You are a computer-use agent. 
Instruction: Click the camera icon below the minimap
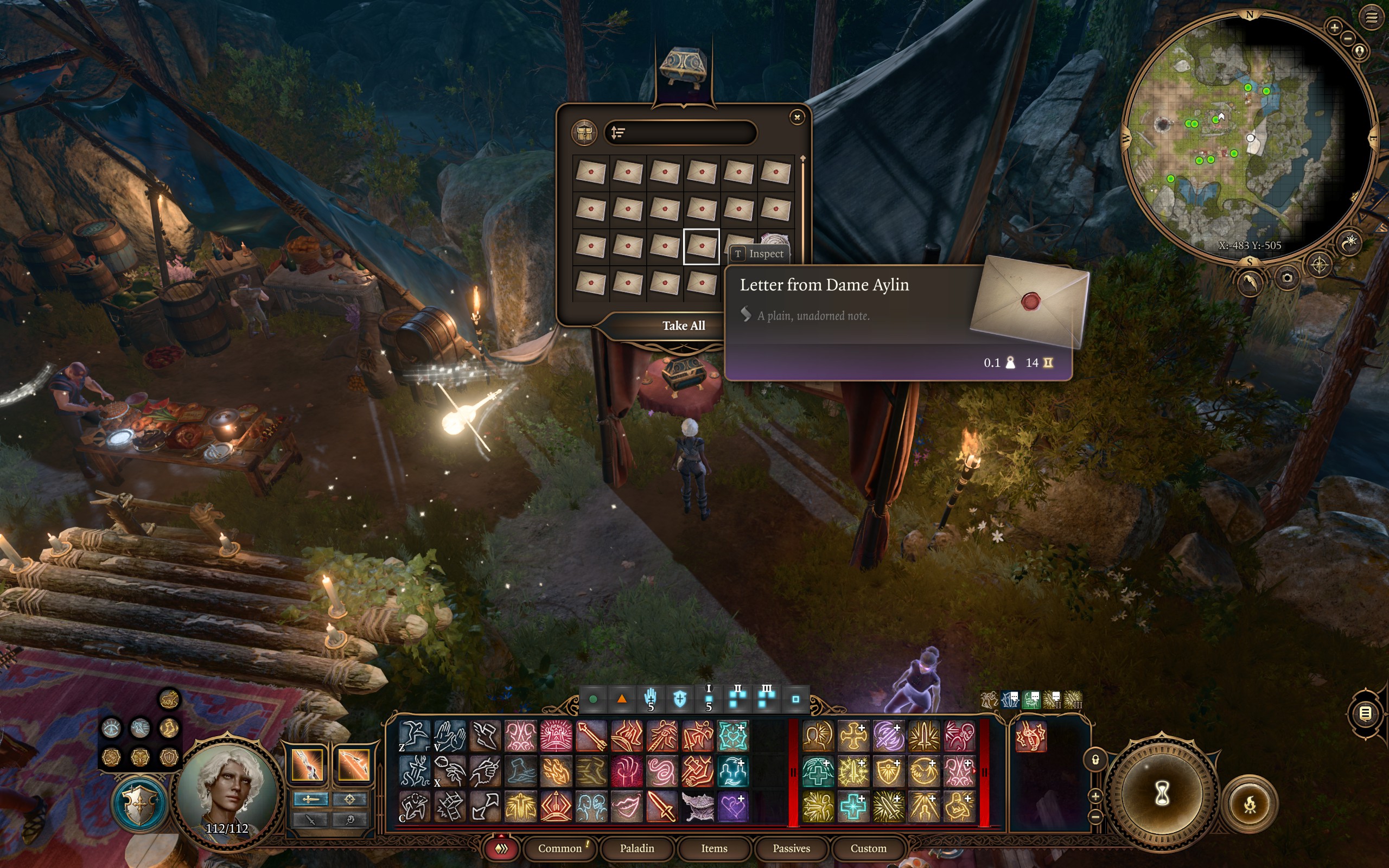(1288, 278)
